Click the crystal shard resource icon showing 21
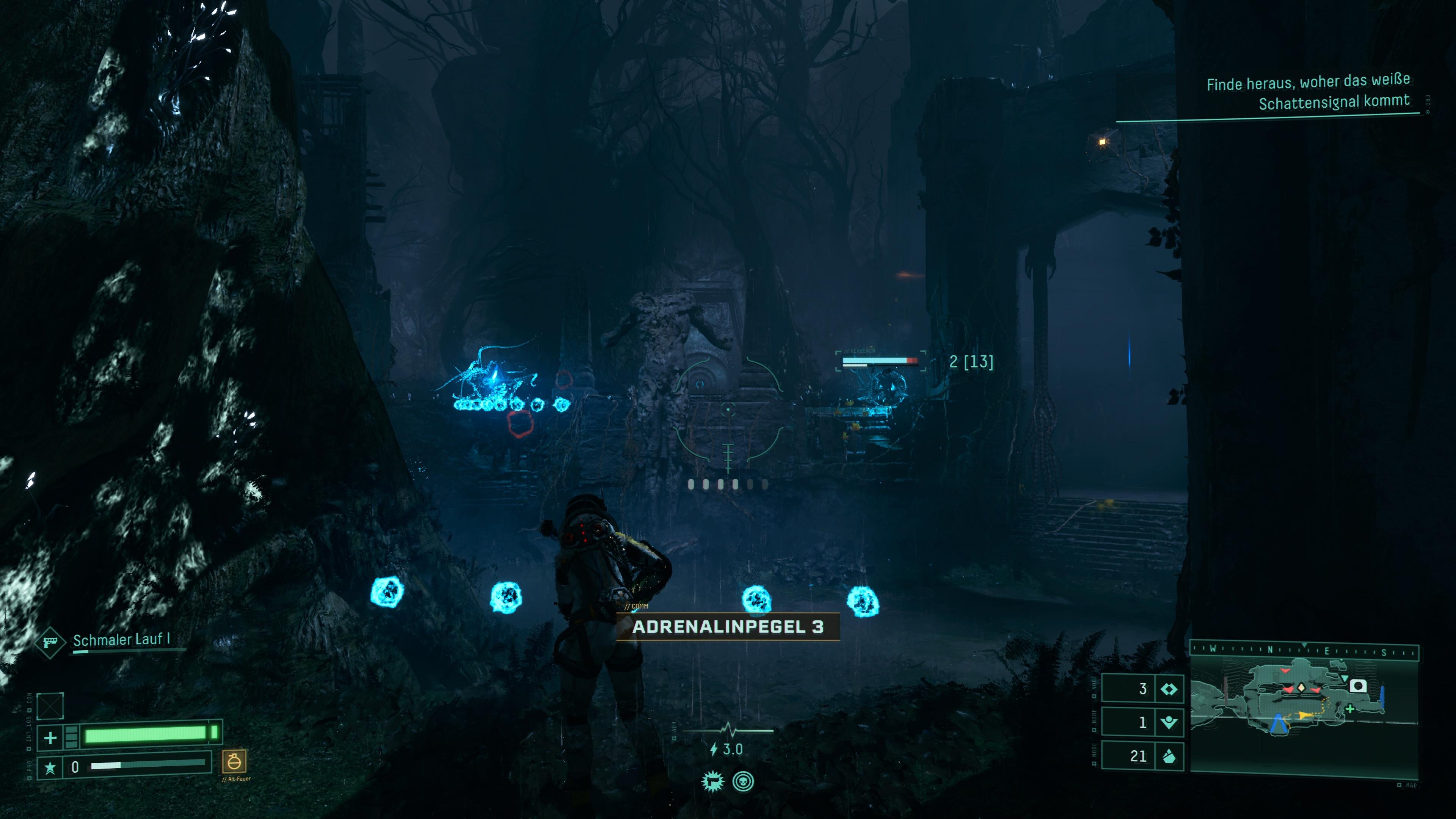This screenshot has height=819, width=1456. pyautogui.click(x=1168, y=756)
